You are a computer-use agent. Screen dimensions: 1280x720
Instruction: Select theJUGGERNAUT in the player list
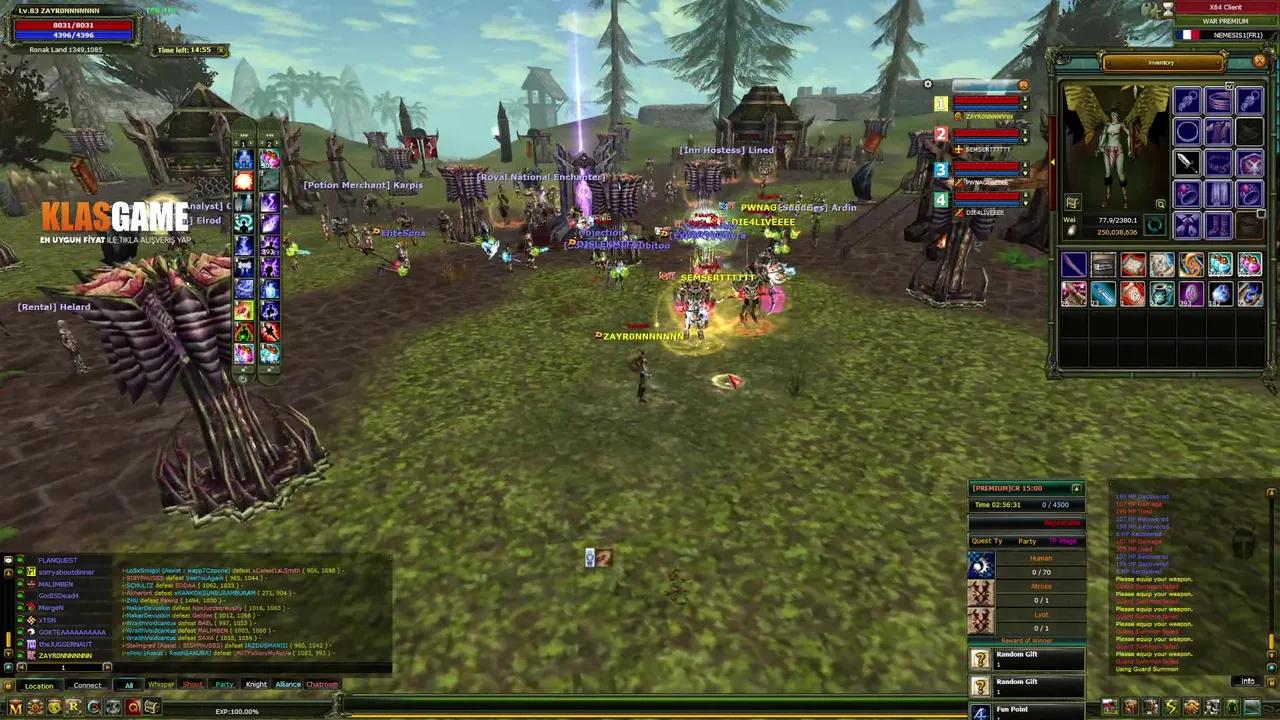pyautogui.click(x=65, y=644)
